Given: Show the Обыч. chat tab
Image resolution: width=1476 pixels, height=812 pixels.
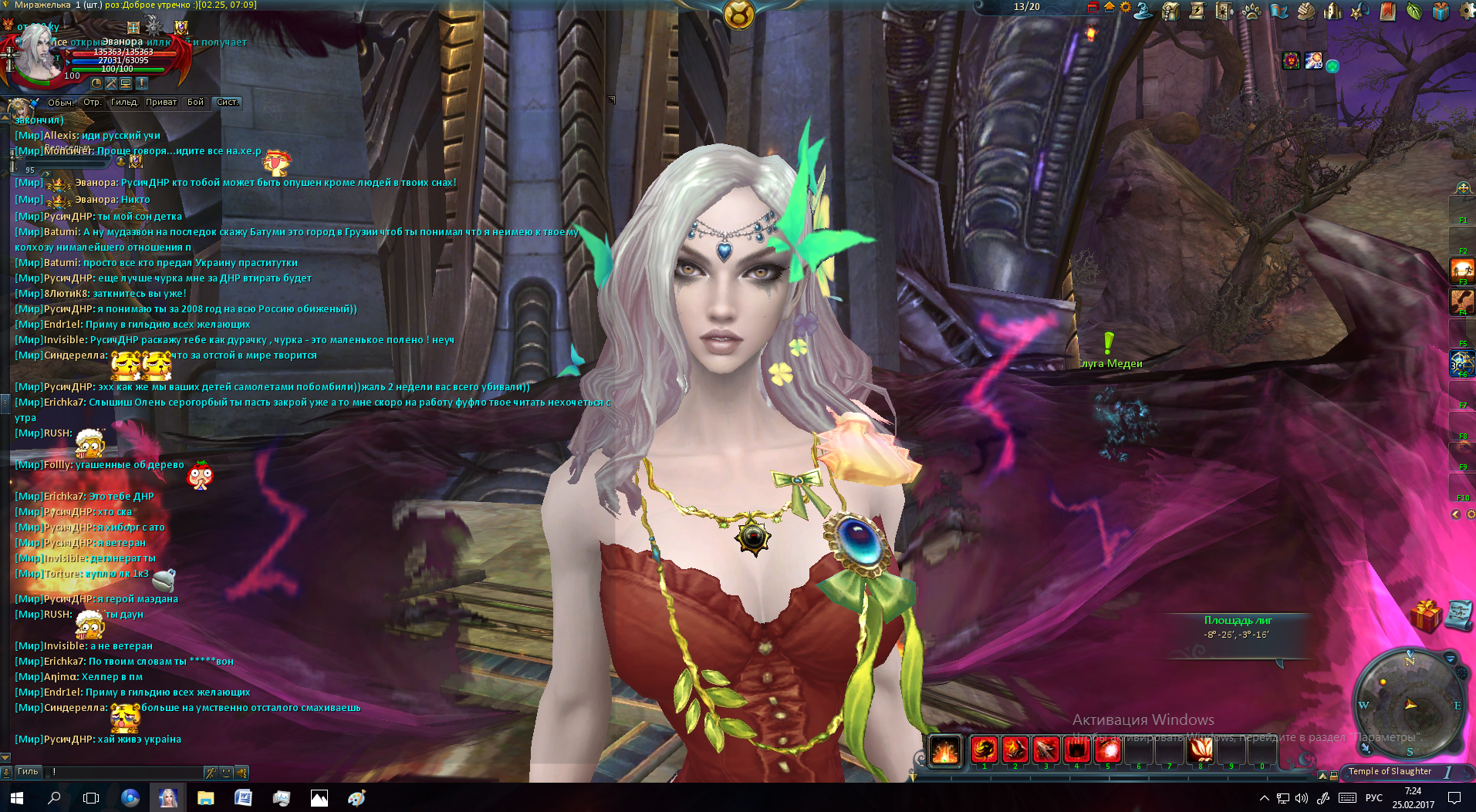Looking at the screenshot, I should coord(60,103).
